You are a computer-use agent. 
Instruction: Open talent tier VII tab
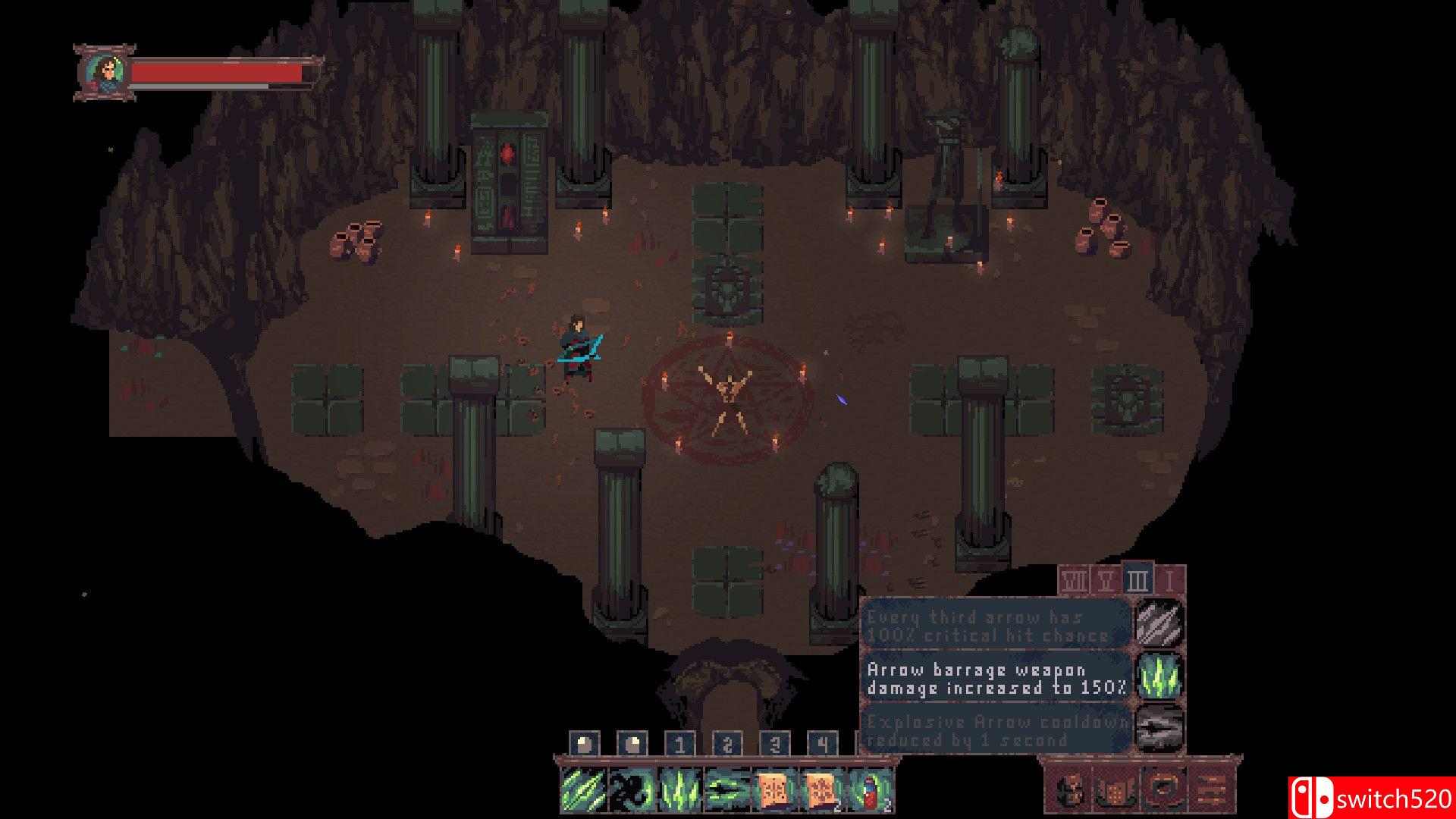click(1074, 581)
